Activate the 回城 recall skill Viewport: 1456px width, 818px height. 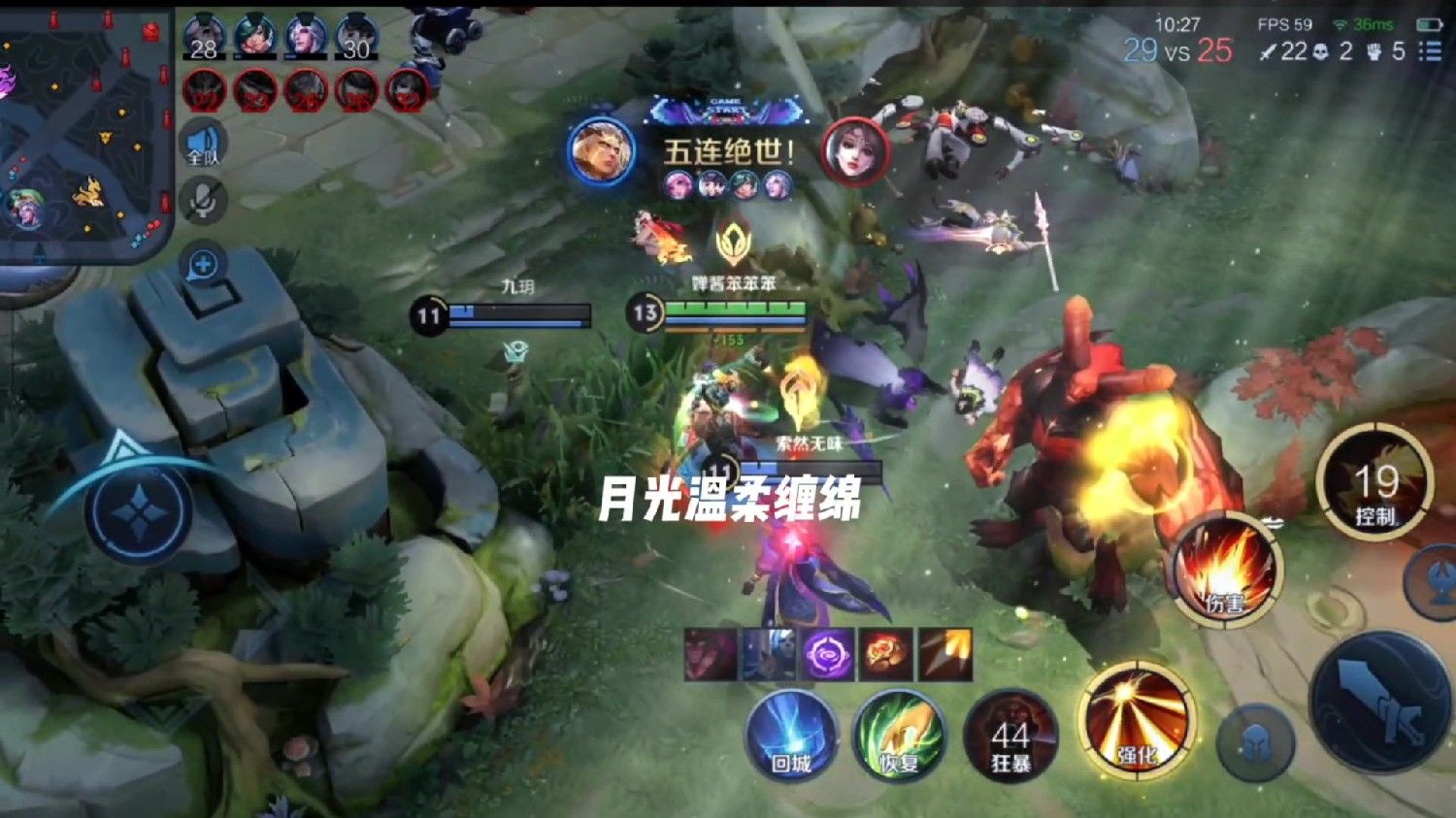[790, 736]
